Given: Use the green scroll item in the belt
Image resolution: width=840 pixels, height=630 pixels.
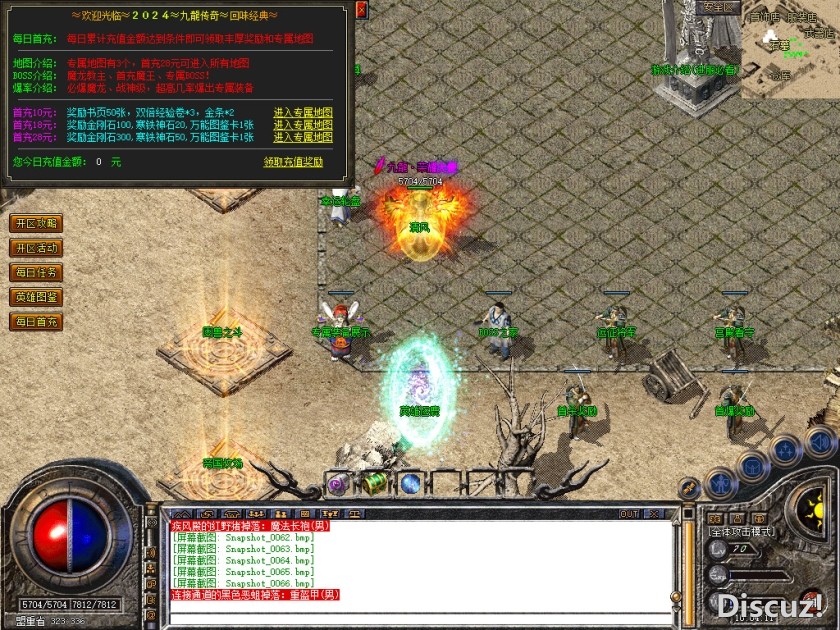Looking at the screenshot, I should pyautogui.click(x=374, y=484).
